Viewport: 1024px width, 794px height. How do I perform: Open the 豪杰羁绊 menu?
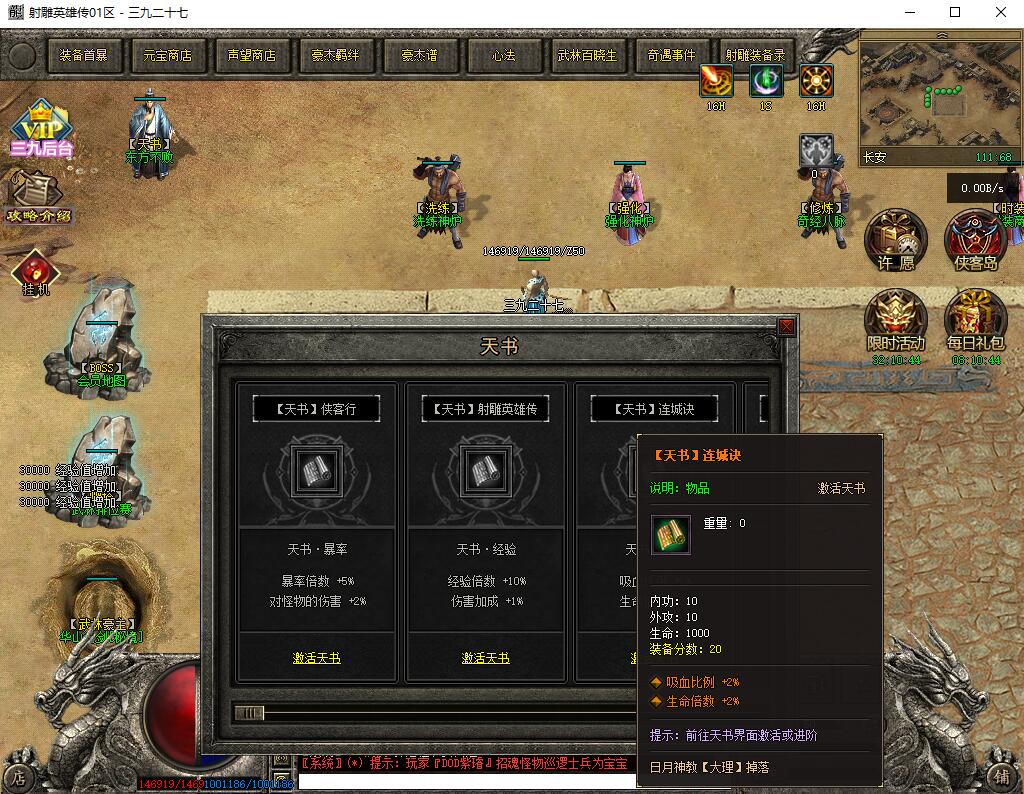(x=336, y=55)
